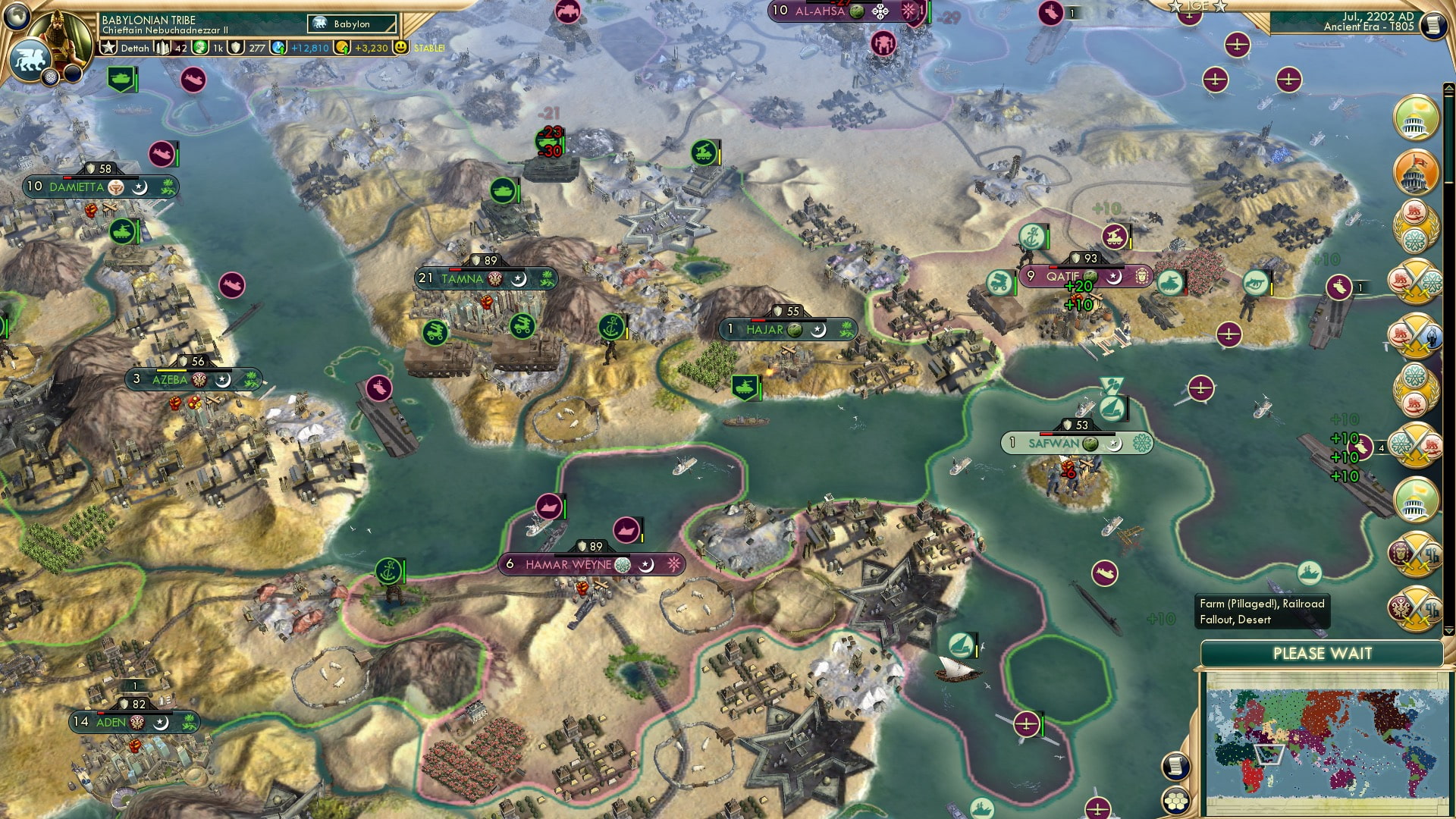Screen dimensions: 1456x819
Task: Click the globe icon in top-left corner
Action: (x=17, y=17)
